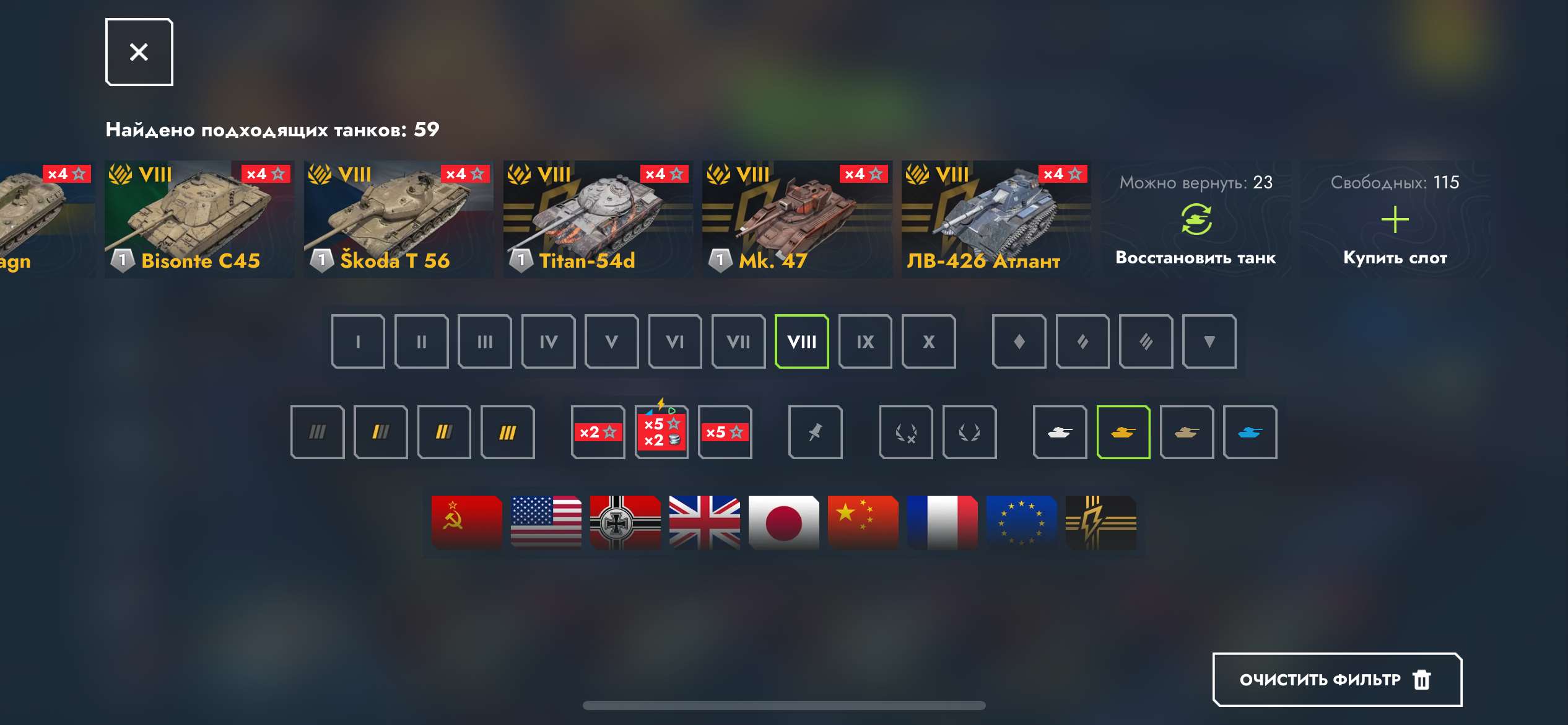This screenshot has height=725, width=1568.
Task: Select the white tank silhouette filter
Action: click(x=1060, y=433)
